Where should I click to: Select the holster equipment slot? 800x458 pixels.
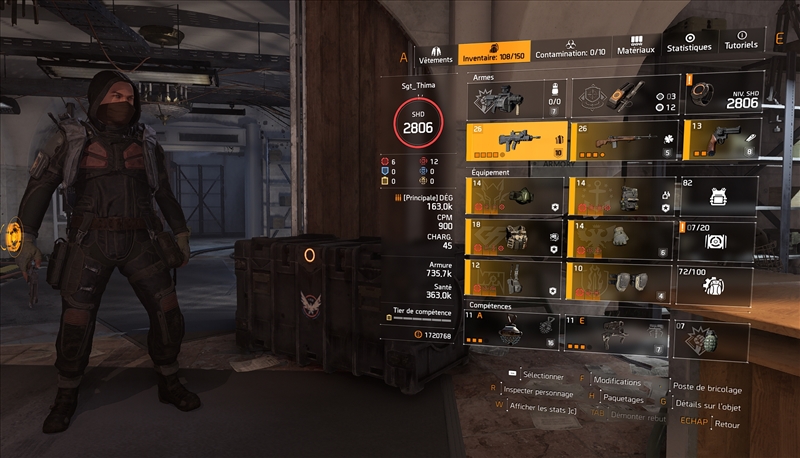pyautogui.click(x=516, y=281)
